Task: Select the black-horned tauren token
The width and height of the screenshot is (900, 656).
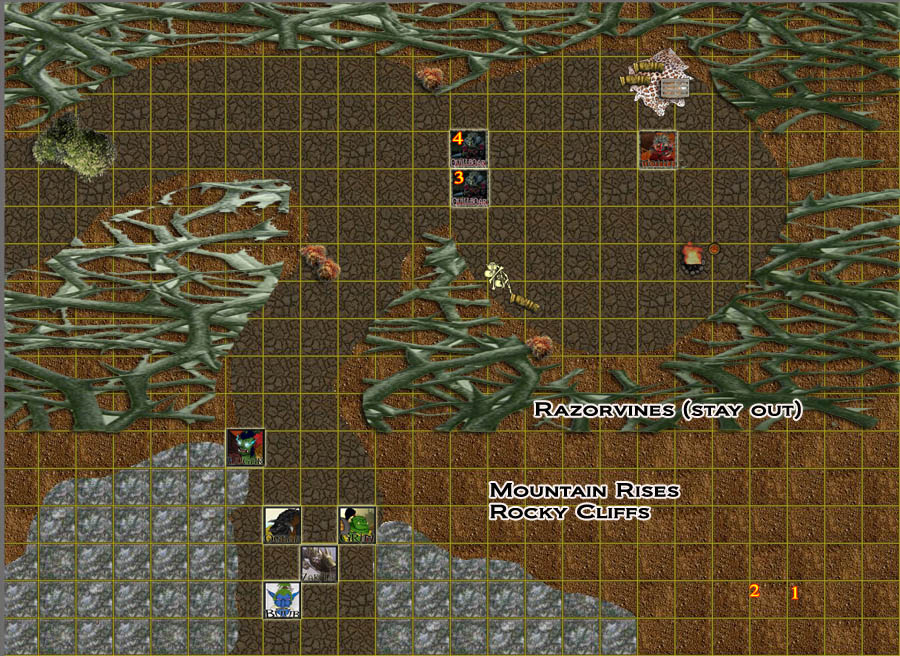Action: coord(282,525)
